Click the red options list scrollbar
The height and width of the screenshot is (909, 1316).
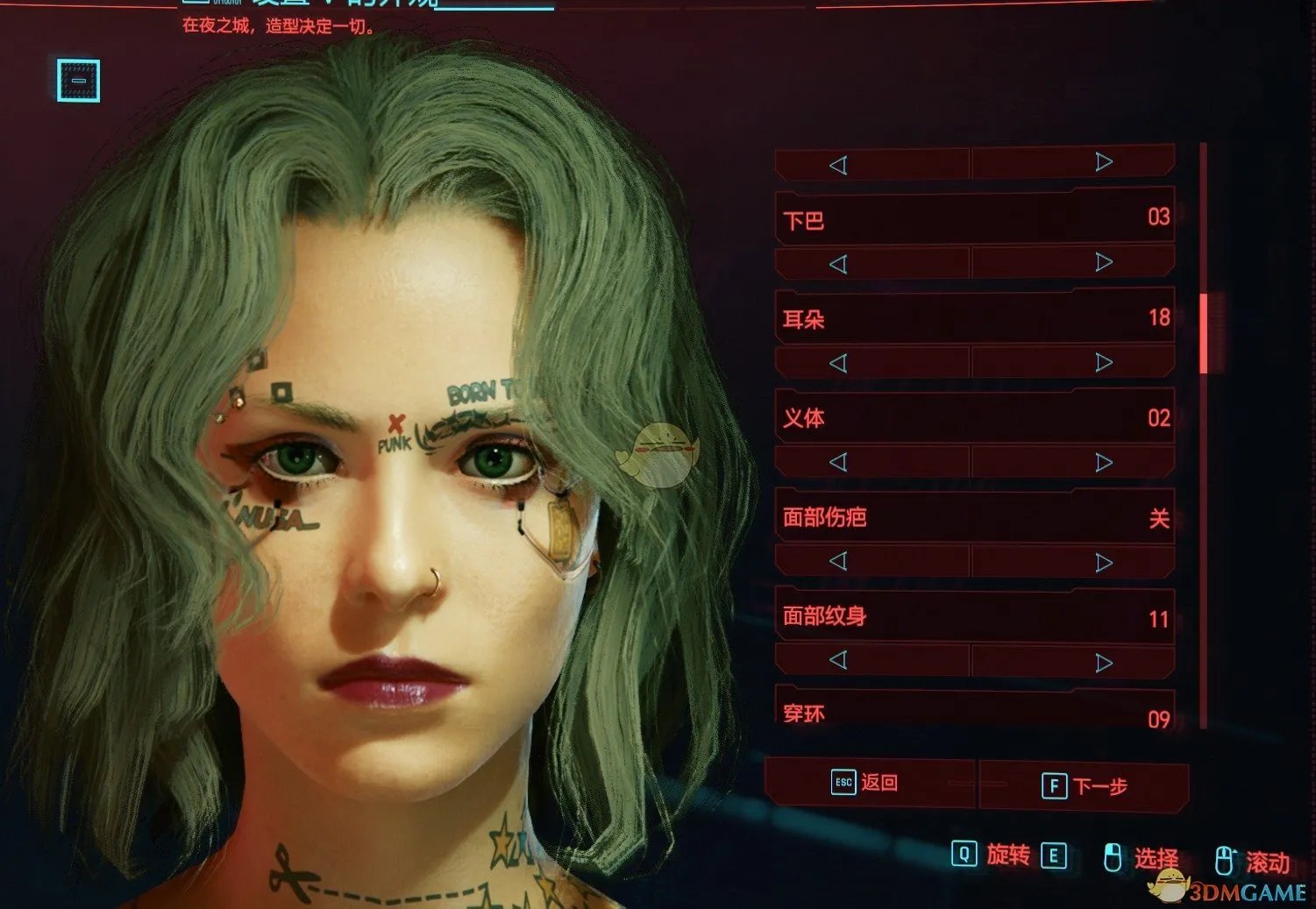(1204, 333)
